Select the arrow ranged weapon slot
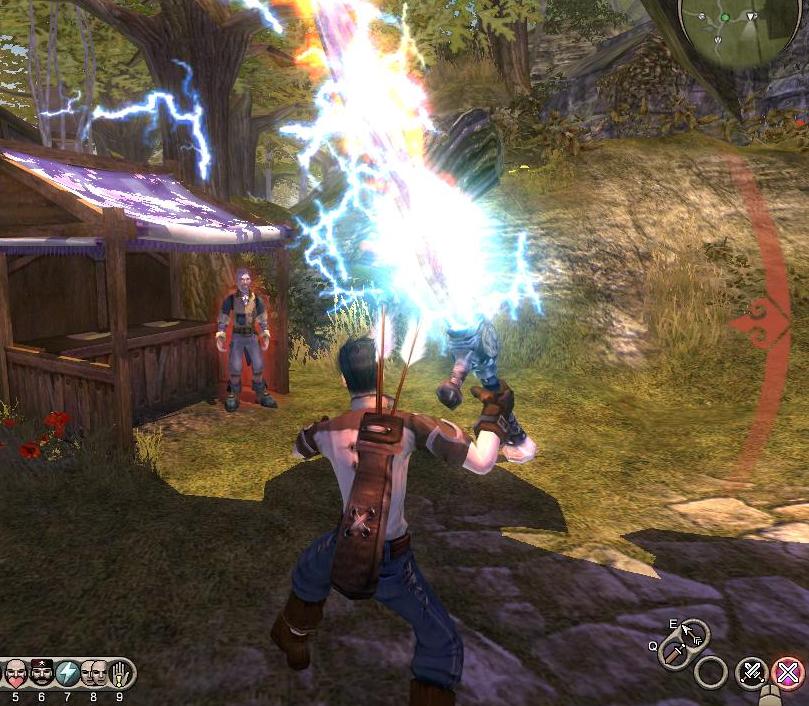Image resolution: width=809 pixels, height=706 pixels. (693, 632)
